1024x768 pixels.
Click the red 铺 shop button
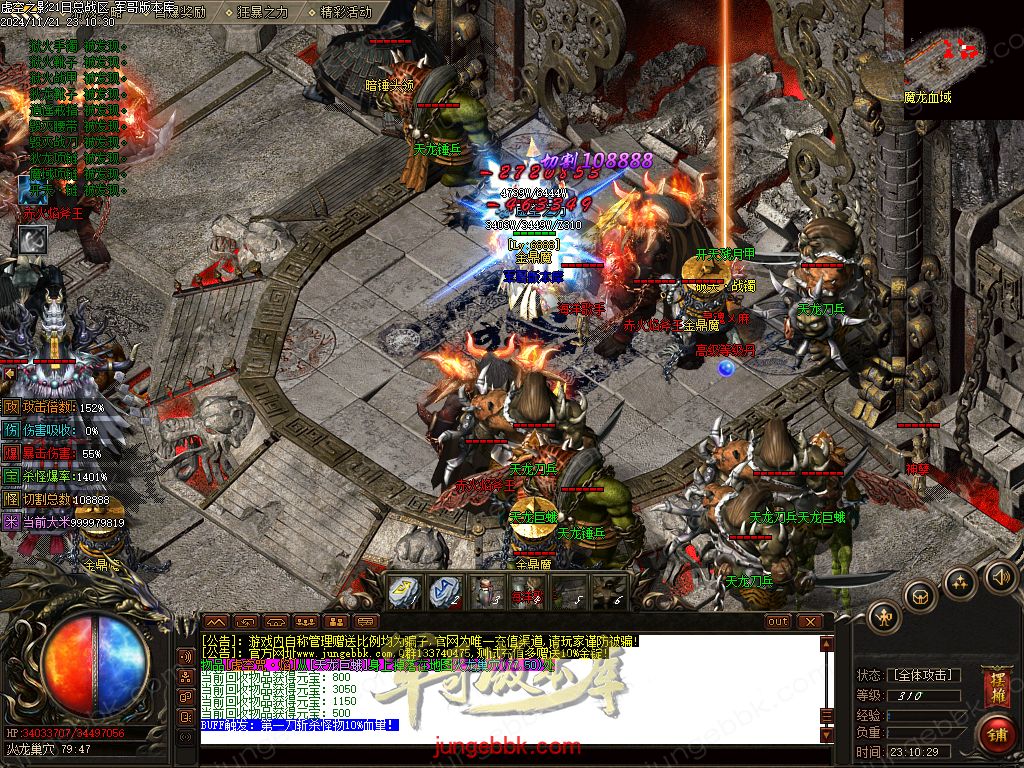(x=995, y=734)
